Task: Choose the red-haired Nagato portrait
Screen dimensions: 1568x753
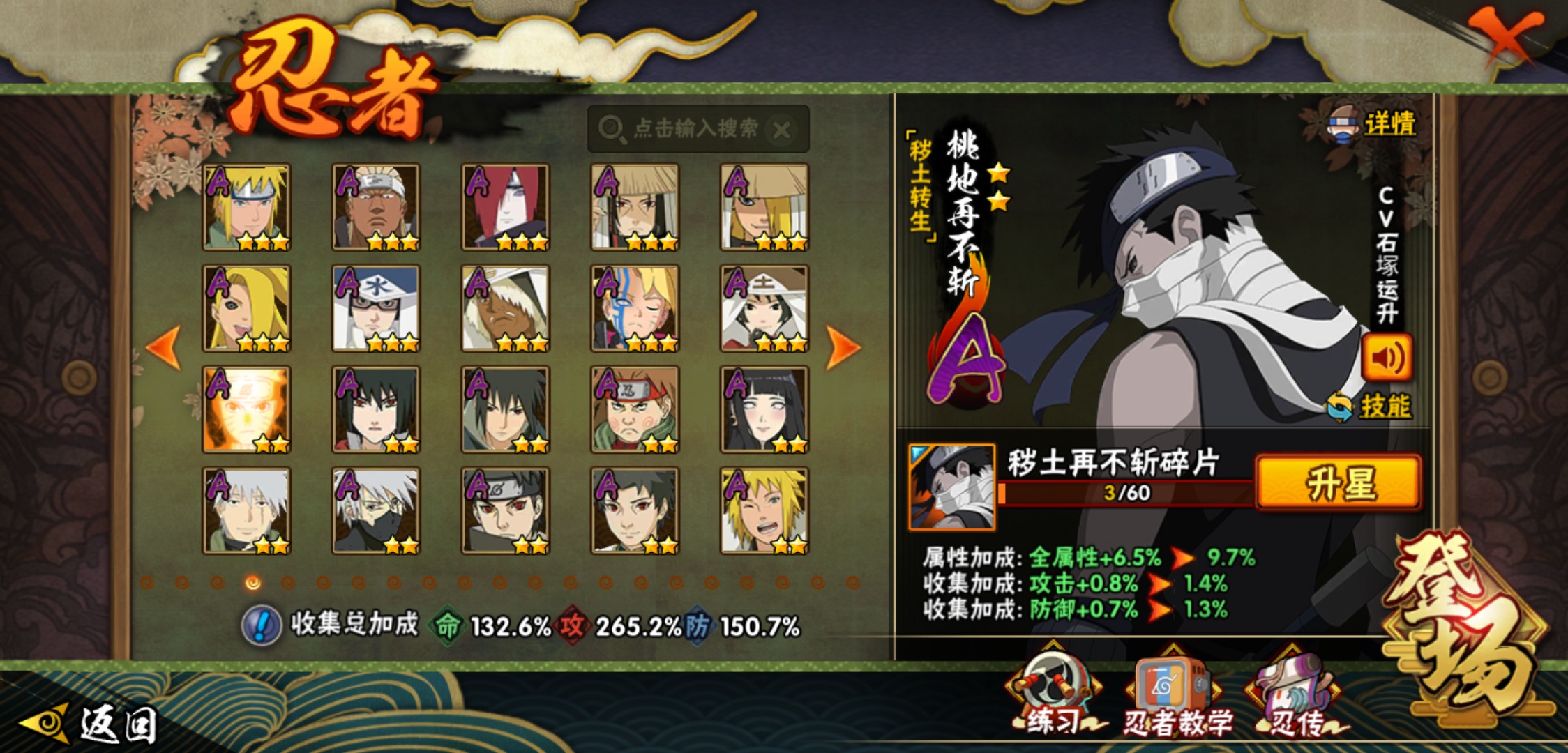Action: tap(505, 207)
